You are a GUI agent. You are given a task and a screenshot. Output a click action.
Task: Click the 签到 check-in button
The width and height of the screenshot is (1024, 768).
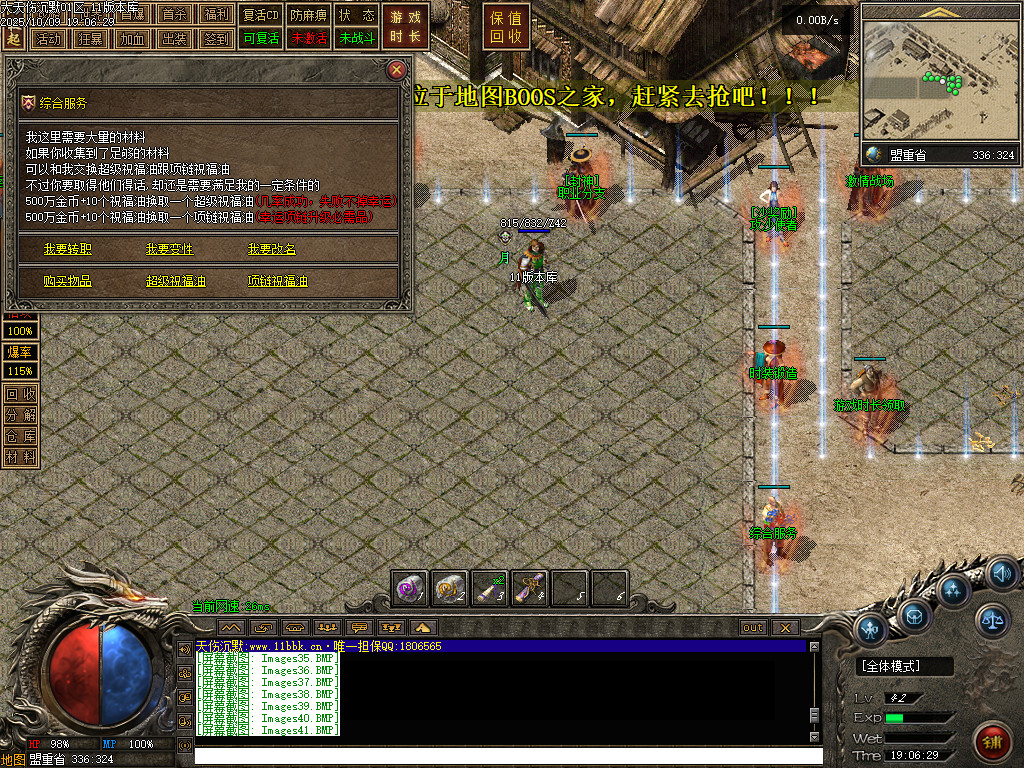[x=216, y=39]
